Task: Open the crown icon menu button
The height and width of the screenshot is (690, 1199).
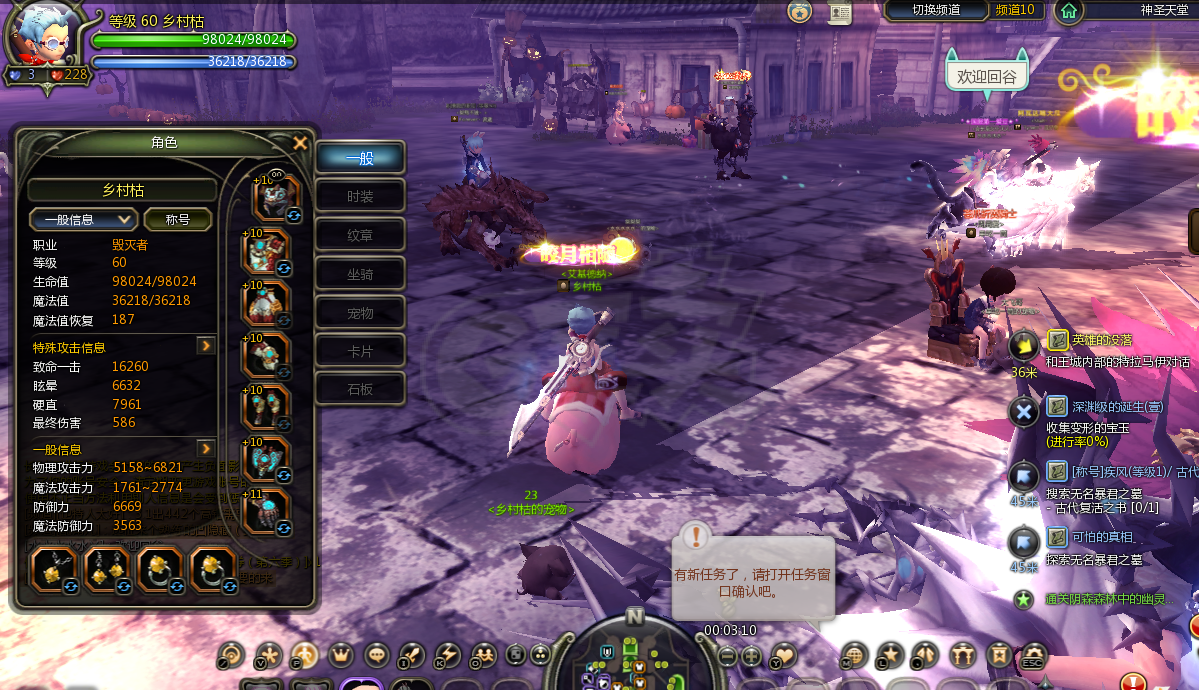Action: [341, 655]
